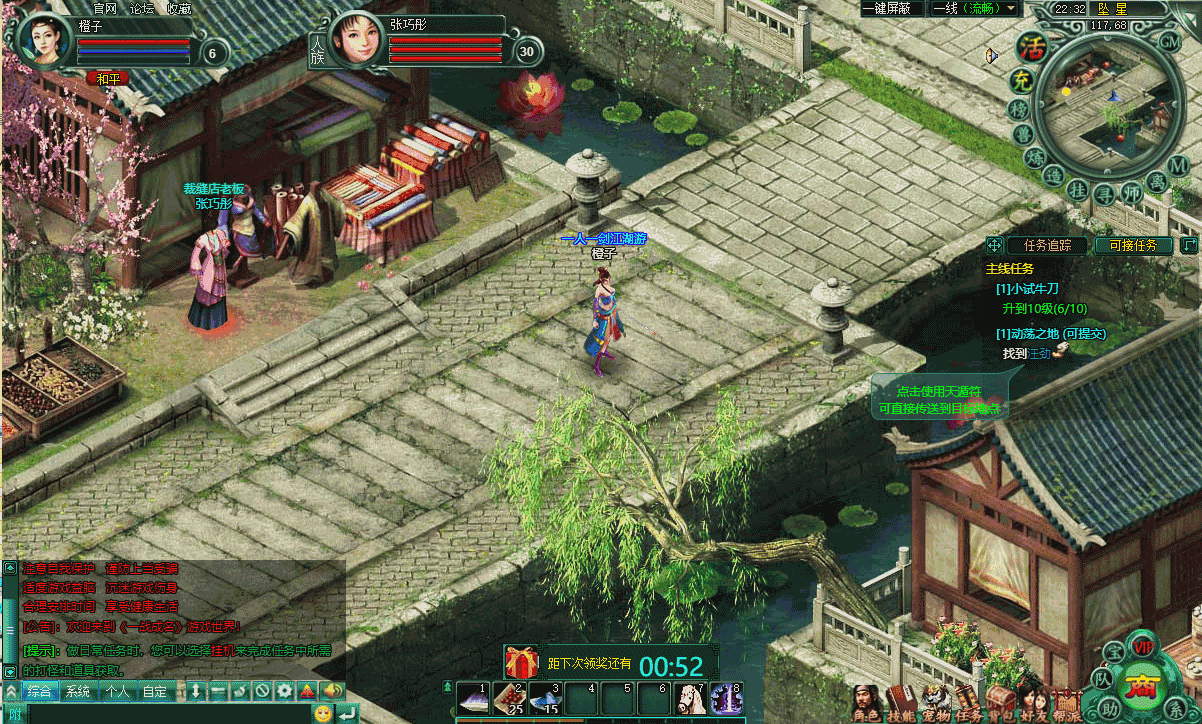Open the 商 shop button
This screenshot has height=724, width=1202.
(1140, 688)
